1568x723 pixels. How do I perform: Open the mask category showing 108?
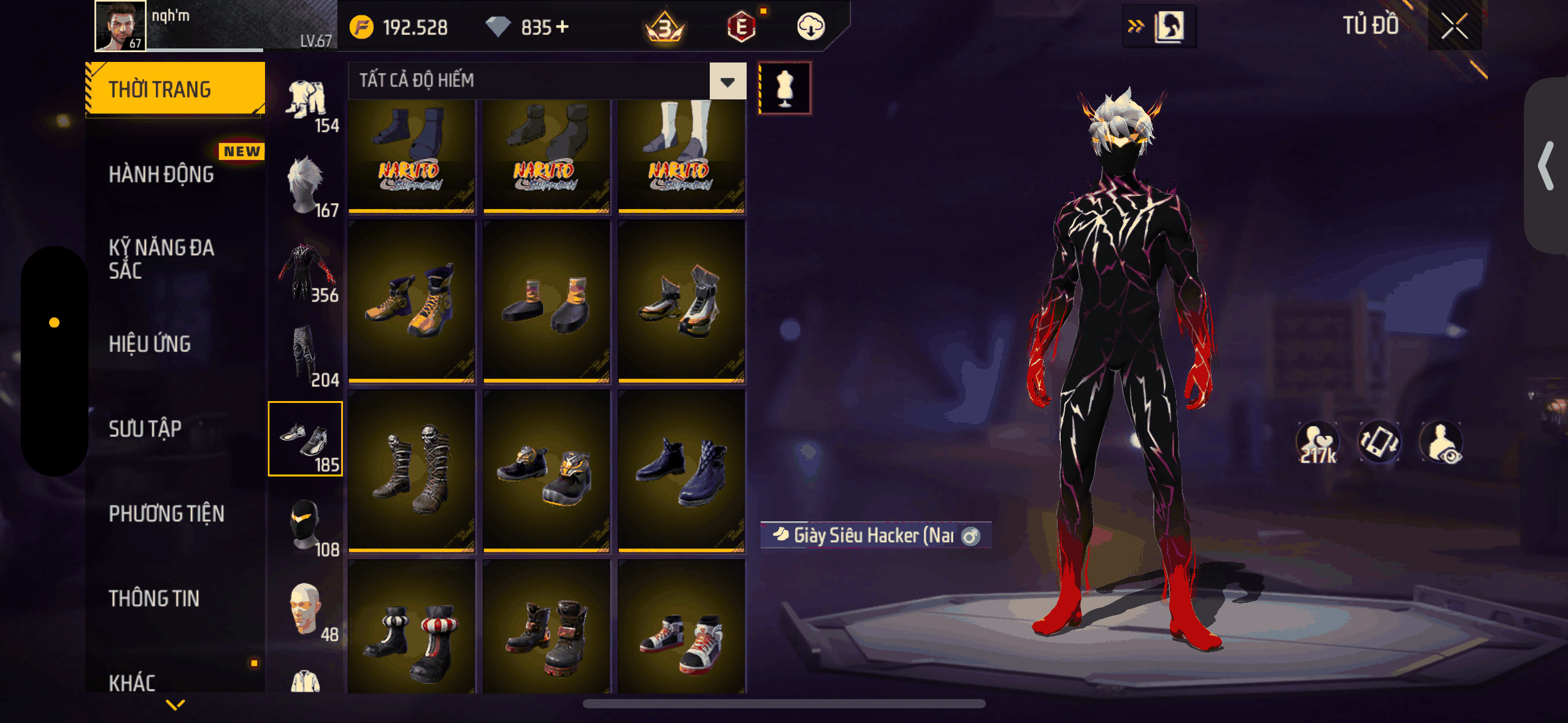tap(306, 525)
